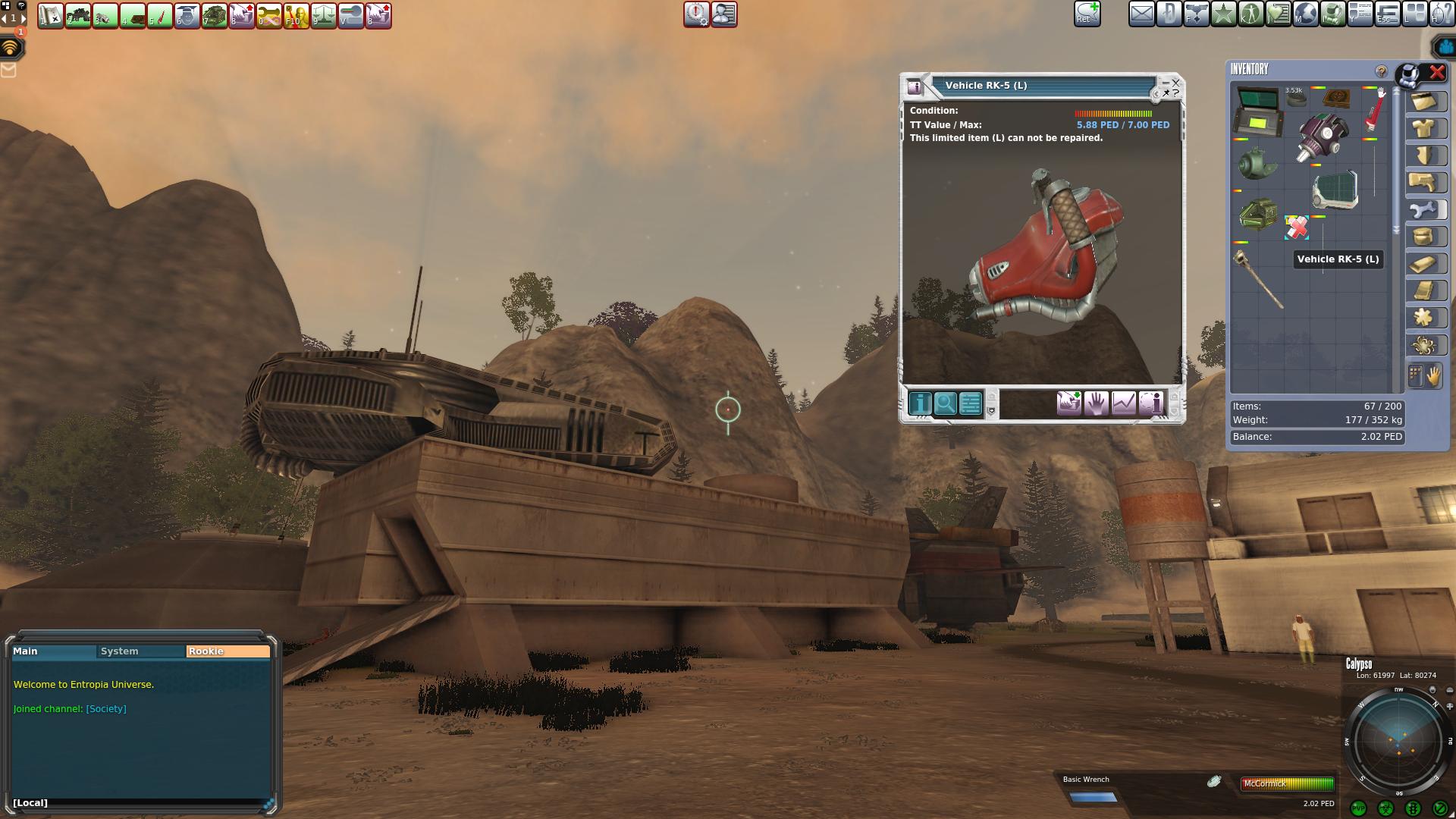Select the pistol weapons inventory category
Image resolution: width=1456 pixels, height=819 pixels.
(x=1424, y=183)
